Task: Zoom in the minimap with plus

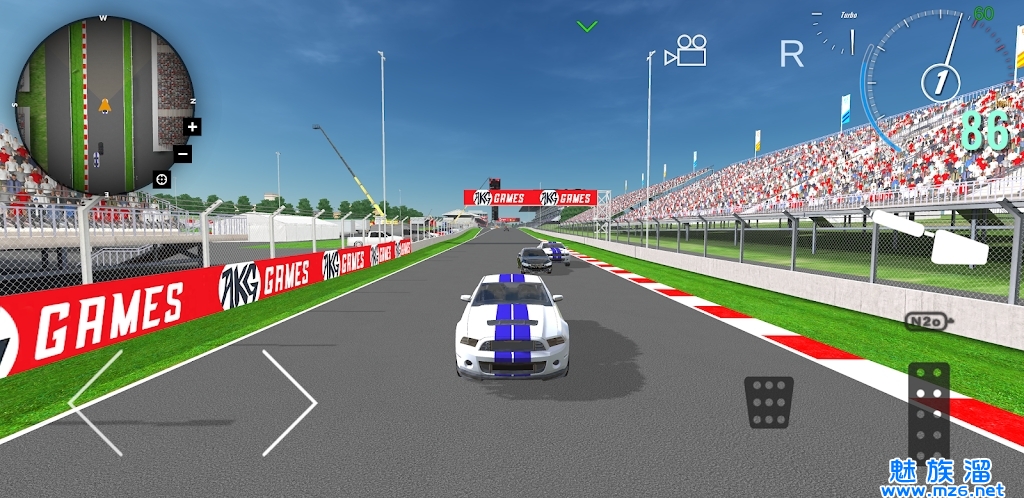Action: 193,127
